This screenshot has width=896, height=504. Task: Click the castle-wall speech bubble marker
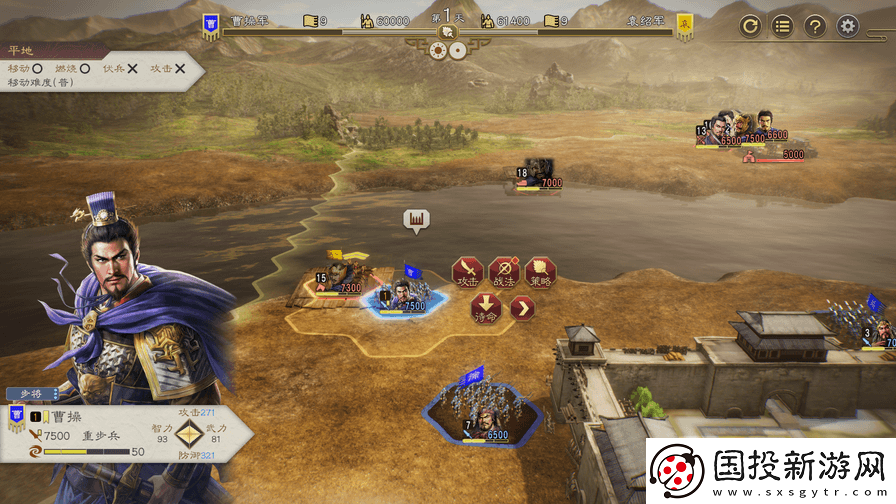pyautogui.click(x=416, y=219)
